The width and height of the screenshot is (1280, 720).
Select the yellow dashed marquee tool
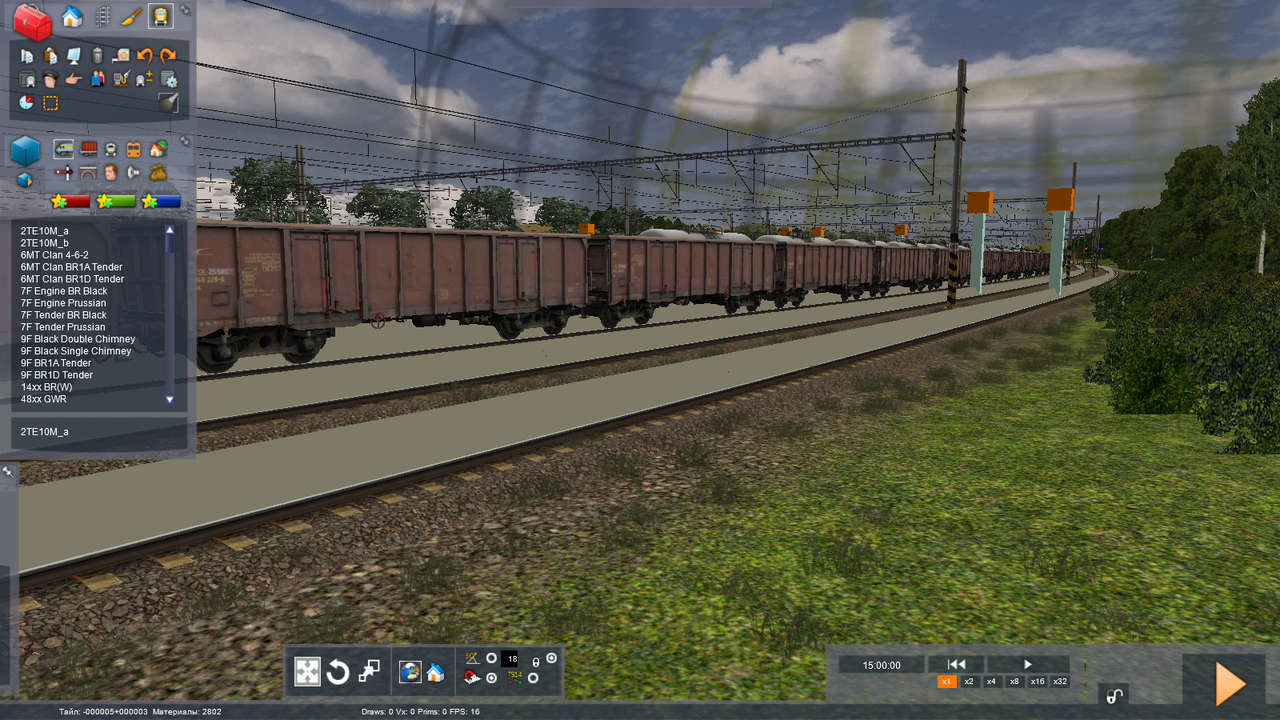click(x=50, y=102)
